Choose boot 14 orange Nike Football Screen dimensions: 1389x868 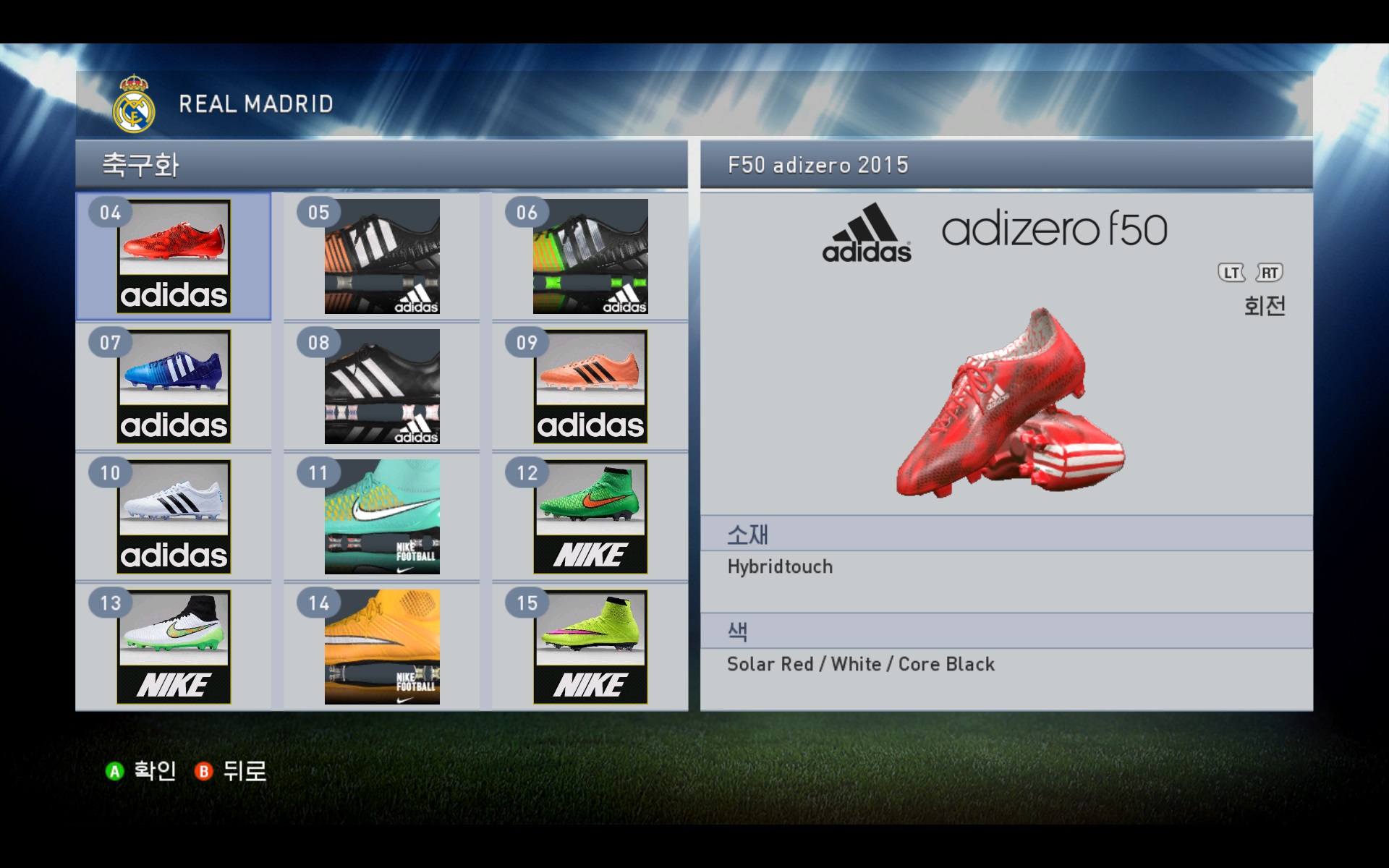pyautogui.click(x=382, y=647)
